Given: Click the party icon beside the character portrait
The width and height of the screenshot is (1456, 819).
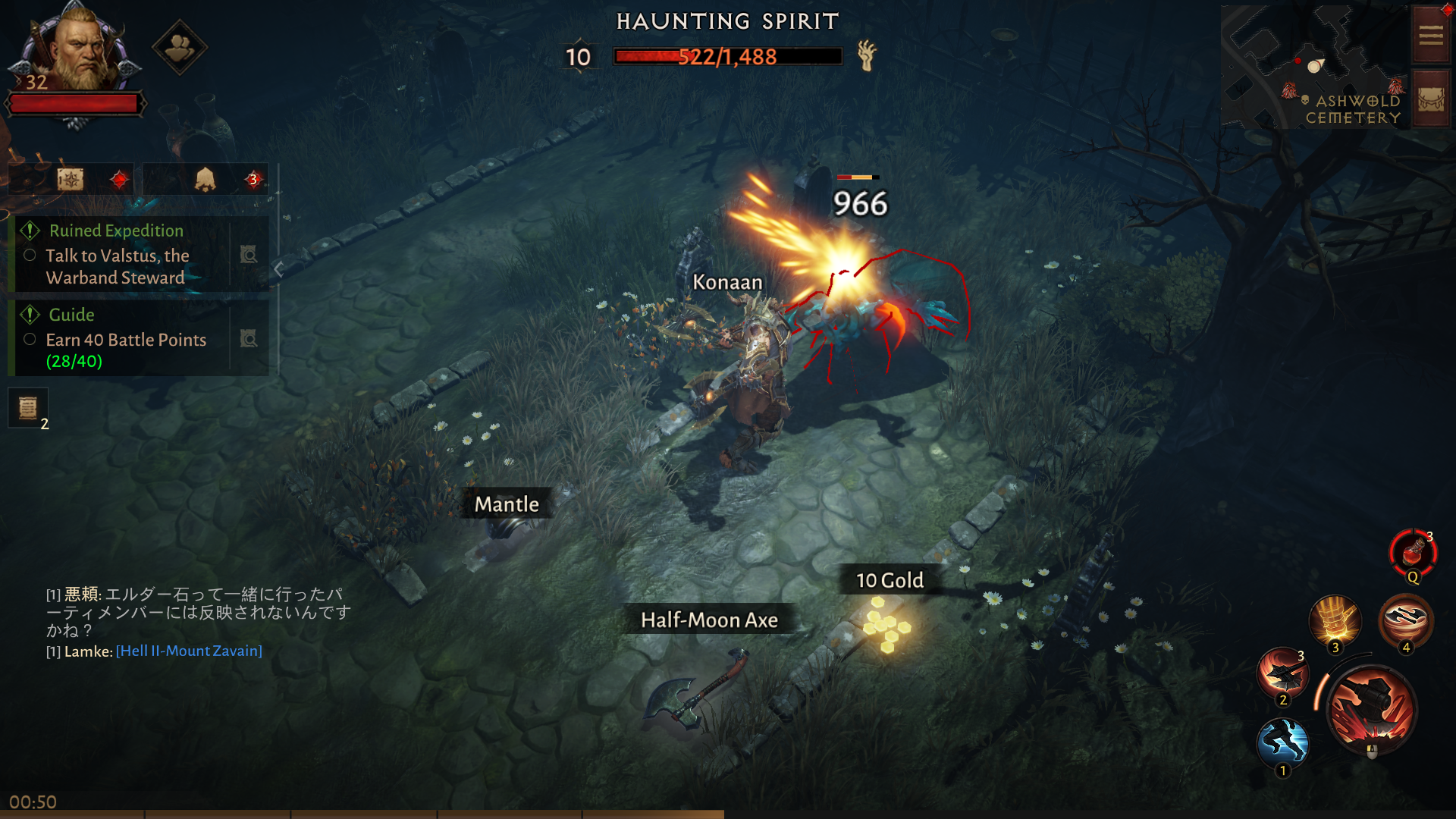Looking at the screenshot, I should (x=179, y=47).
